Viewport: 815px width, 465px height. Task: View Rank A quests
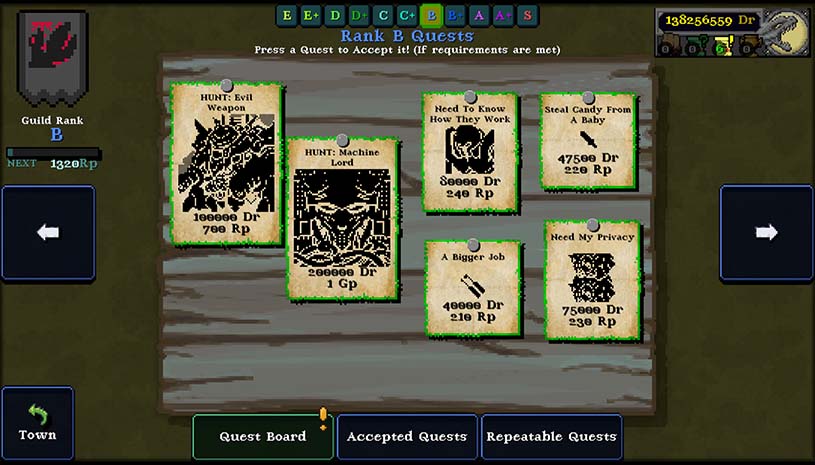479,15
